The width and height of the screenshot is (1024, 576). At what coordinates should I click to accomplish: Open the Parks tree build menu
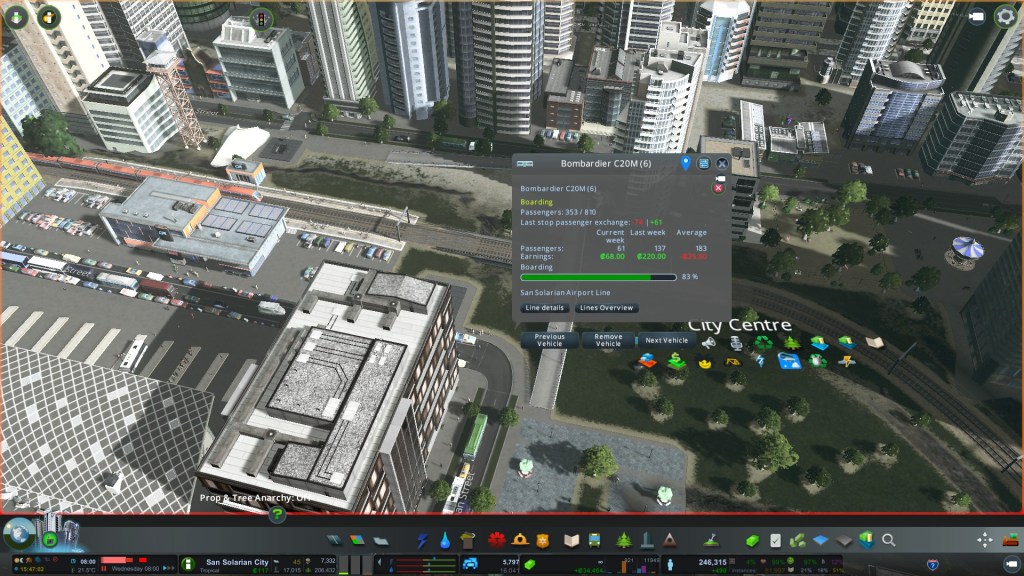624,540
